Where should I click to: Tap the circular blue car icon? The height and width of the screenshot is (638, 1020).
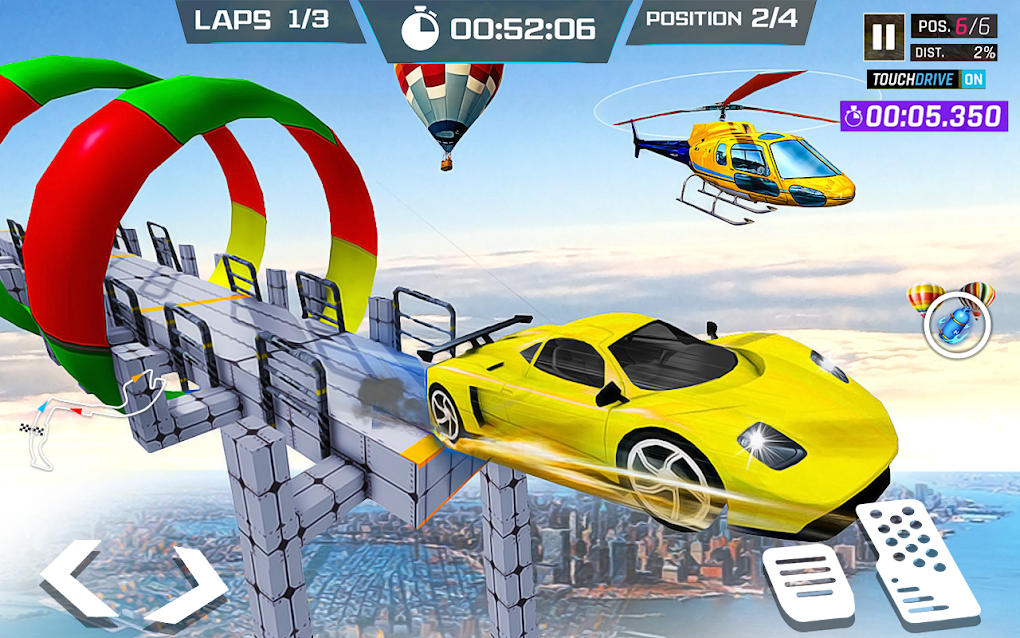pos(957,329)
